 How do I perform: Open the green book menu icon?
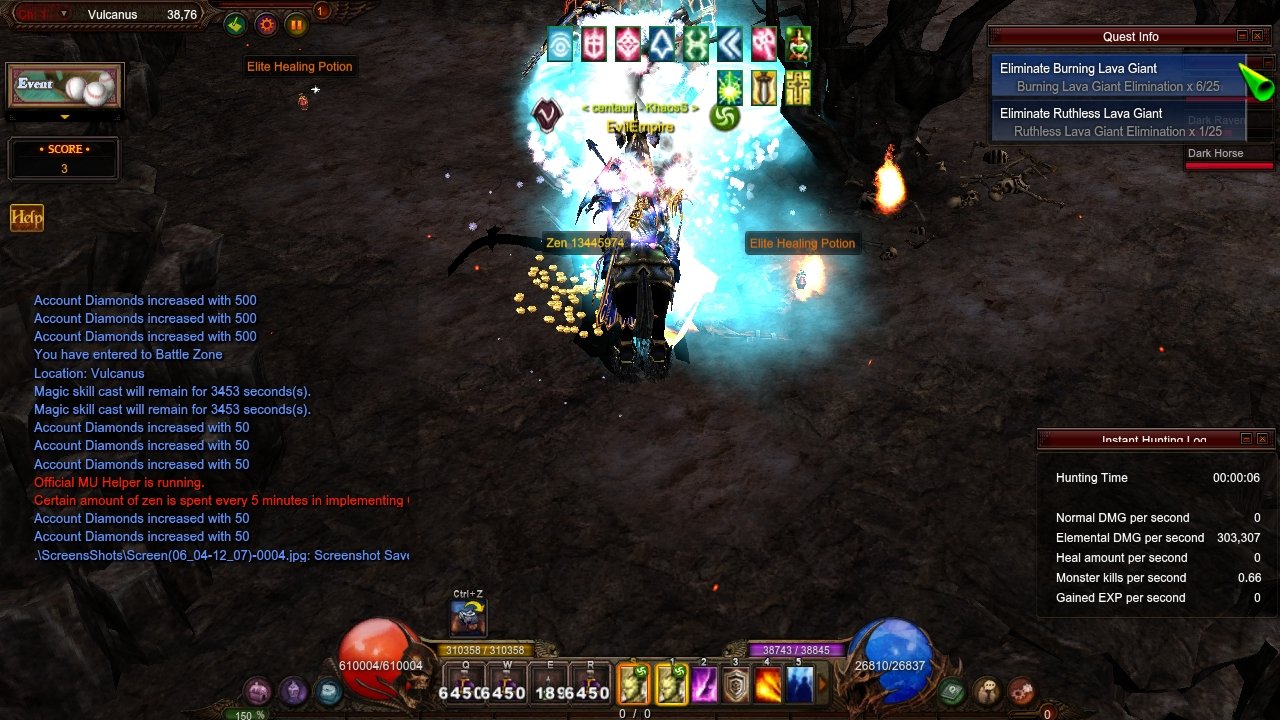tap(952, 691)
